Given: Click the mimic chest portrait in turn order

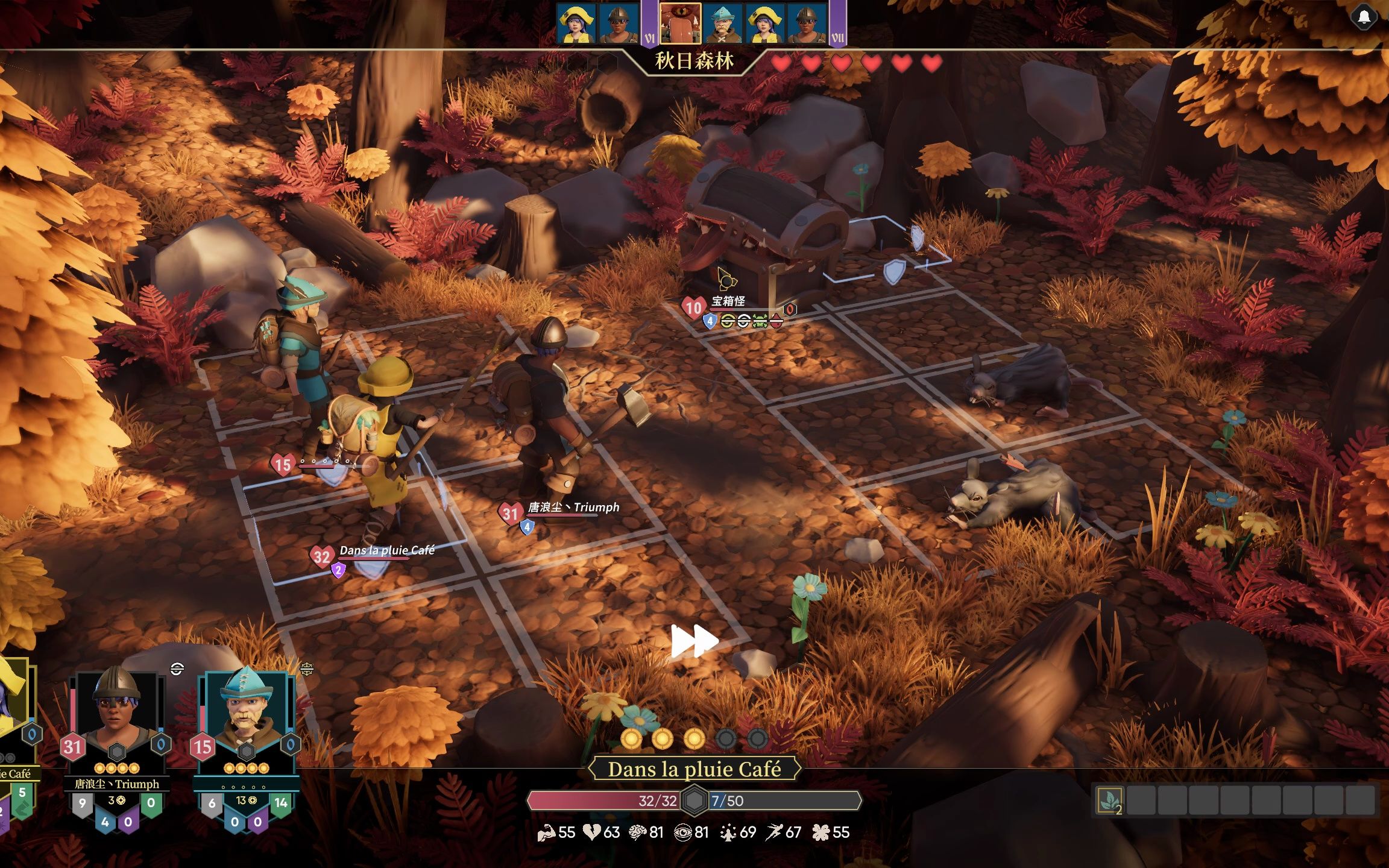Looking at the screenshot, I should pyautogui.click(x=680, y=24).
